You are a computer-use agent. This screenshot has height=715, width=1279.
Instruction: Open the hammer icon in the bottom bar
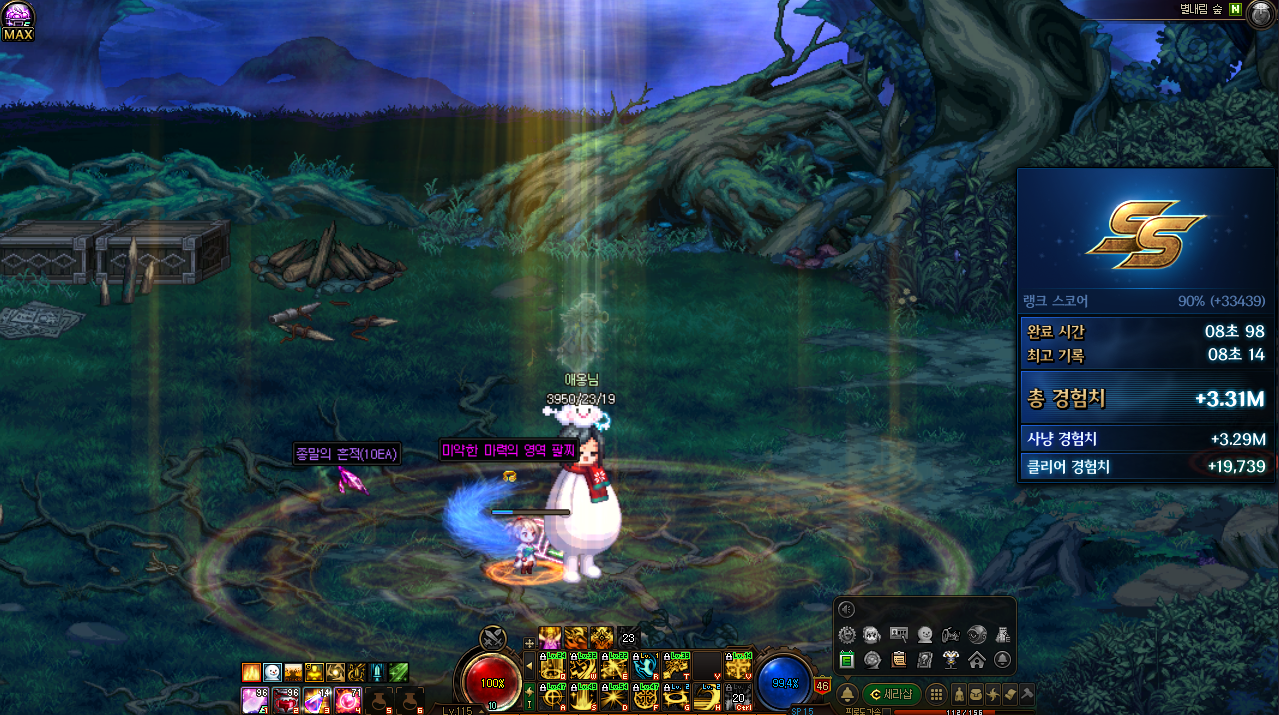point(1027,694)
